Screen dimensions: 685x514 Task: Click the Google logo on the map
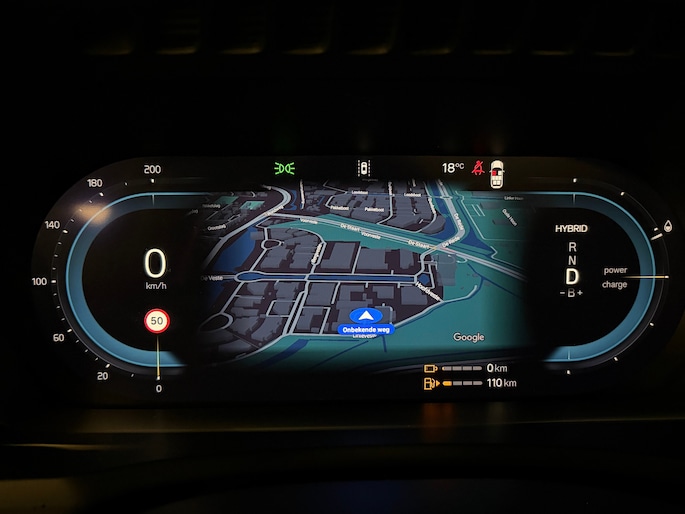468,338
